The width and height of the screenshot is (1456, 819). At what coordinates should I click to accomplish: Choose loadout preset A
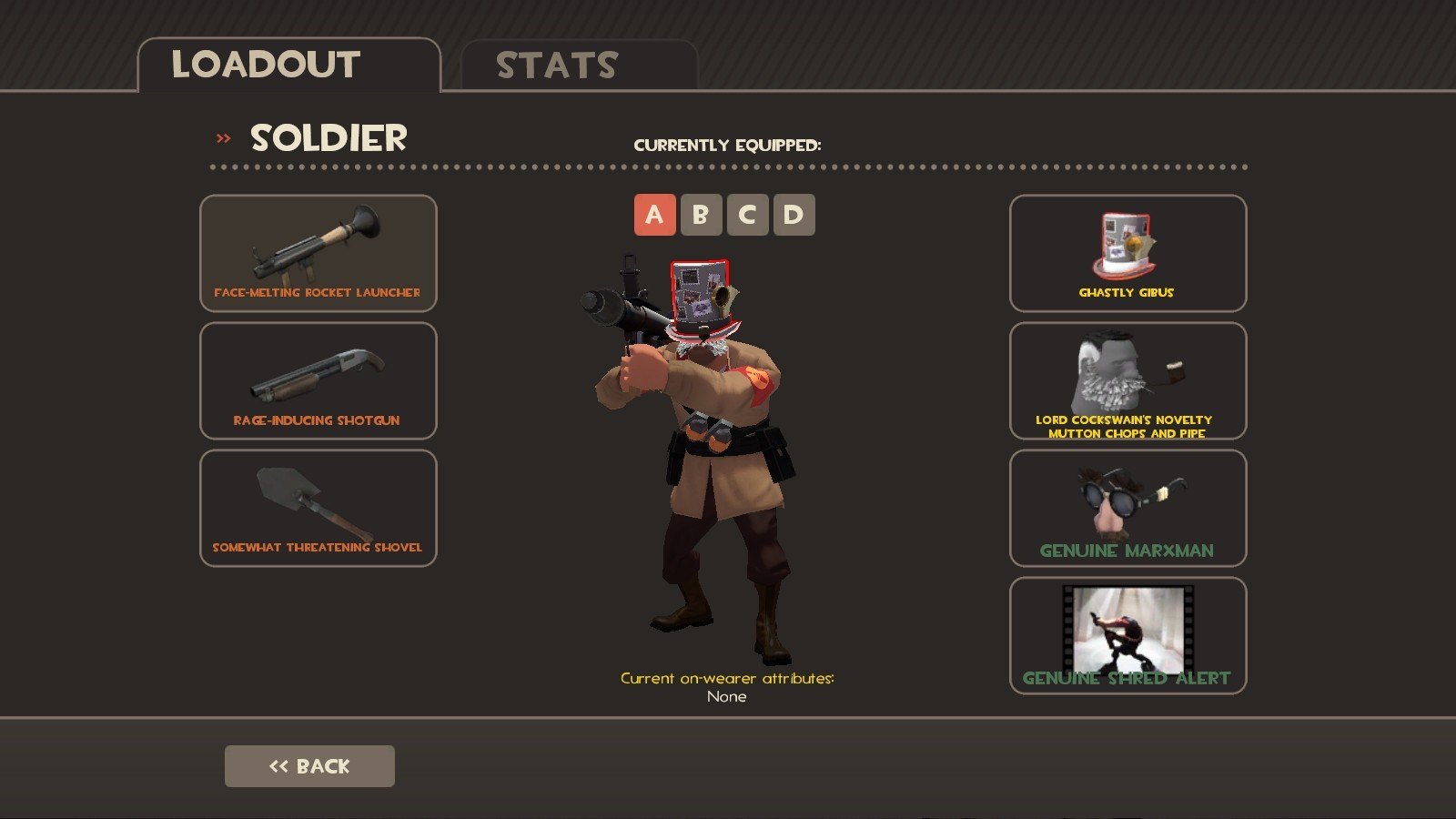[654, 215]
